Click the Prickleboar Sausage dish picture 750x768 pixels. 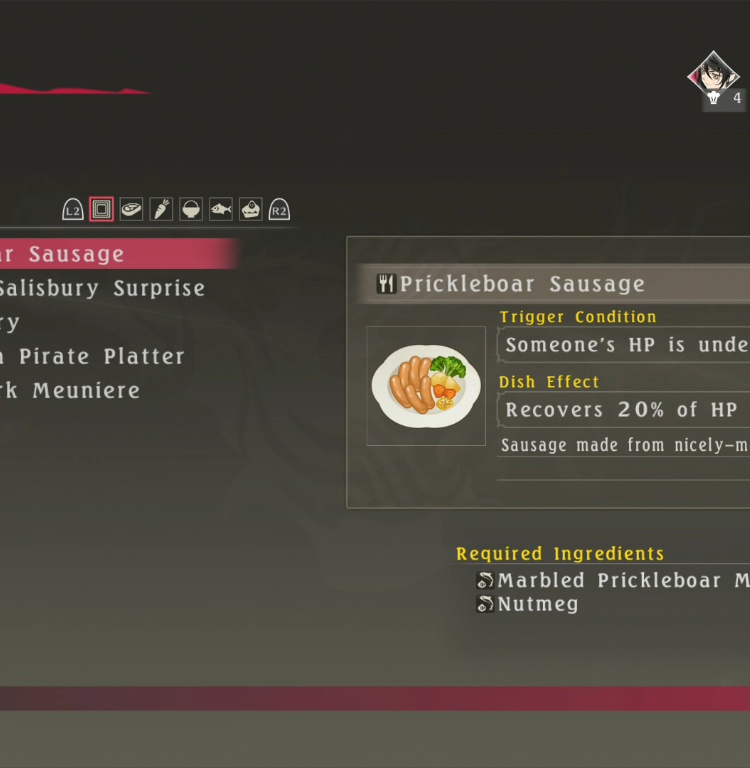click(x=426, y=386)
